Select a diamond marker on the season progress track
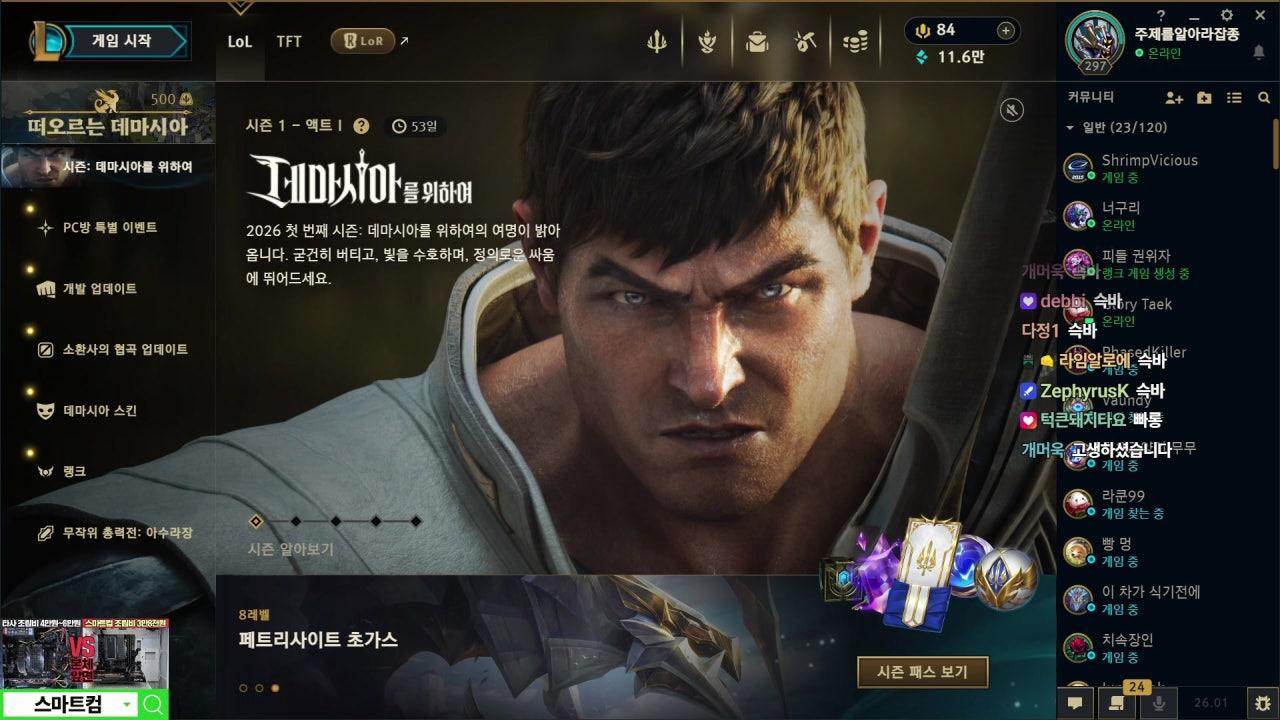This screenshot has height=720, width=1280. [x=295, y=520]
